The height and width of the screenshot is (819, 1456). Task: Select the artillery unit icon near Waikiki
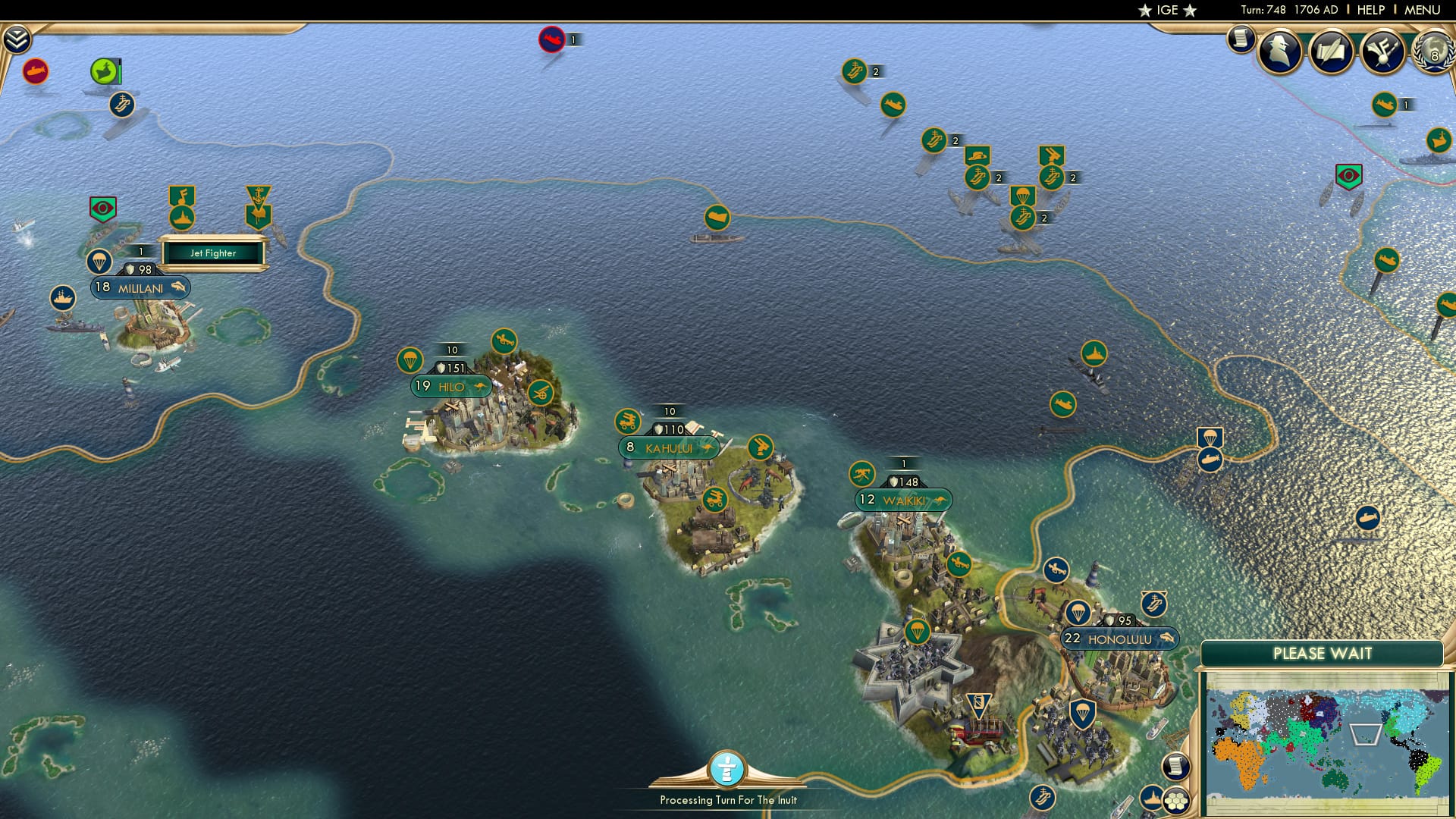click(x=862, y=472)
